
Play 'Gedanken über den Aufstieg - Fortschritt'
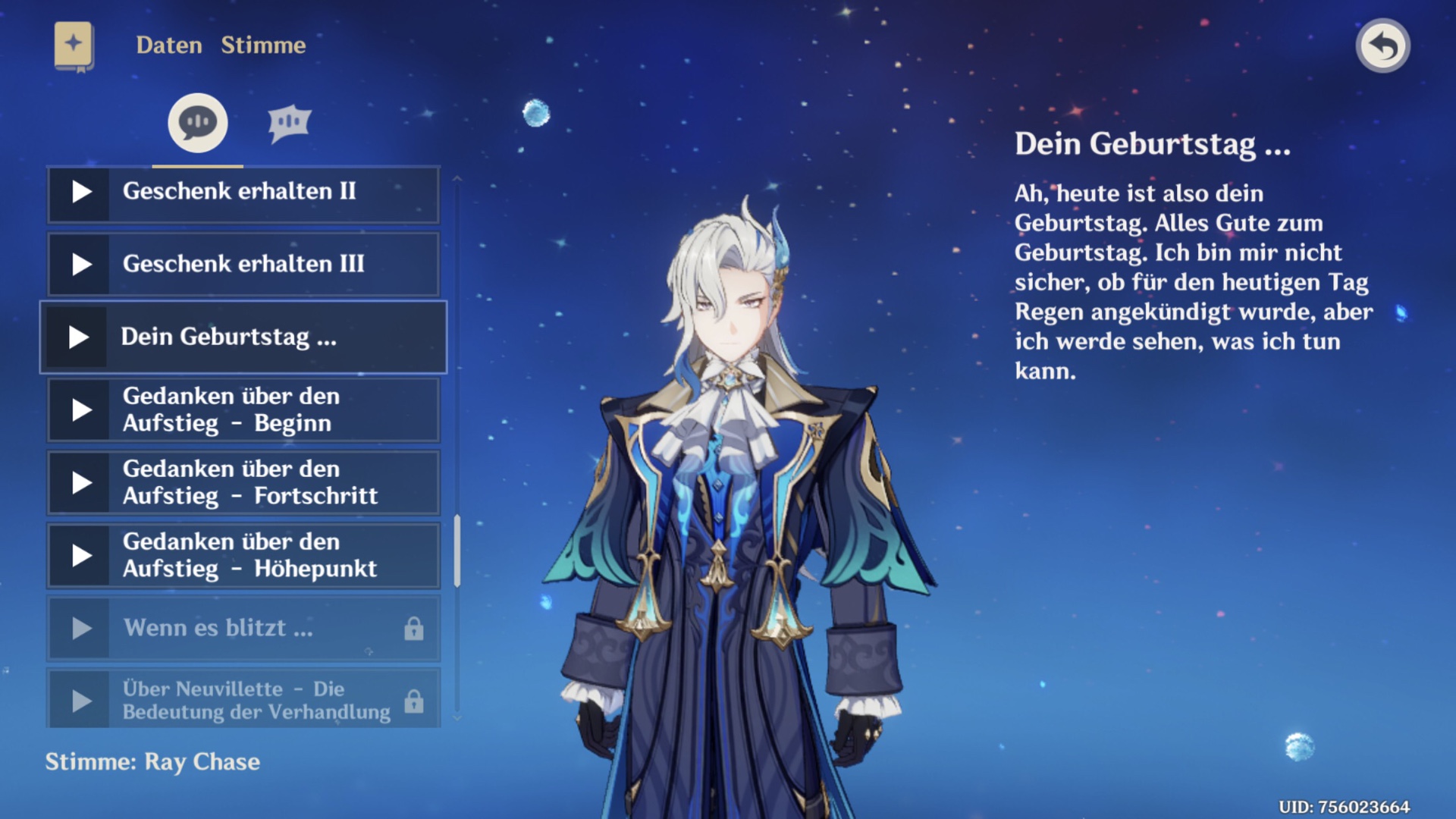click(78, 482)
